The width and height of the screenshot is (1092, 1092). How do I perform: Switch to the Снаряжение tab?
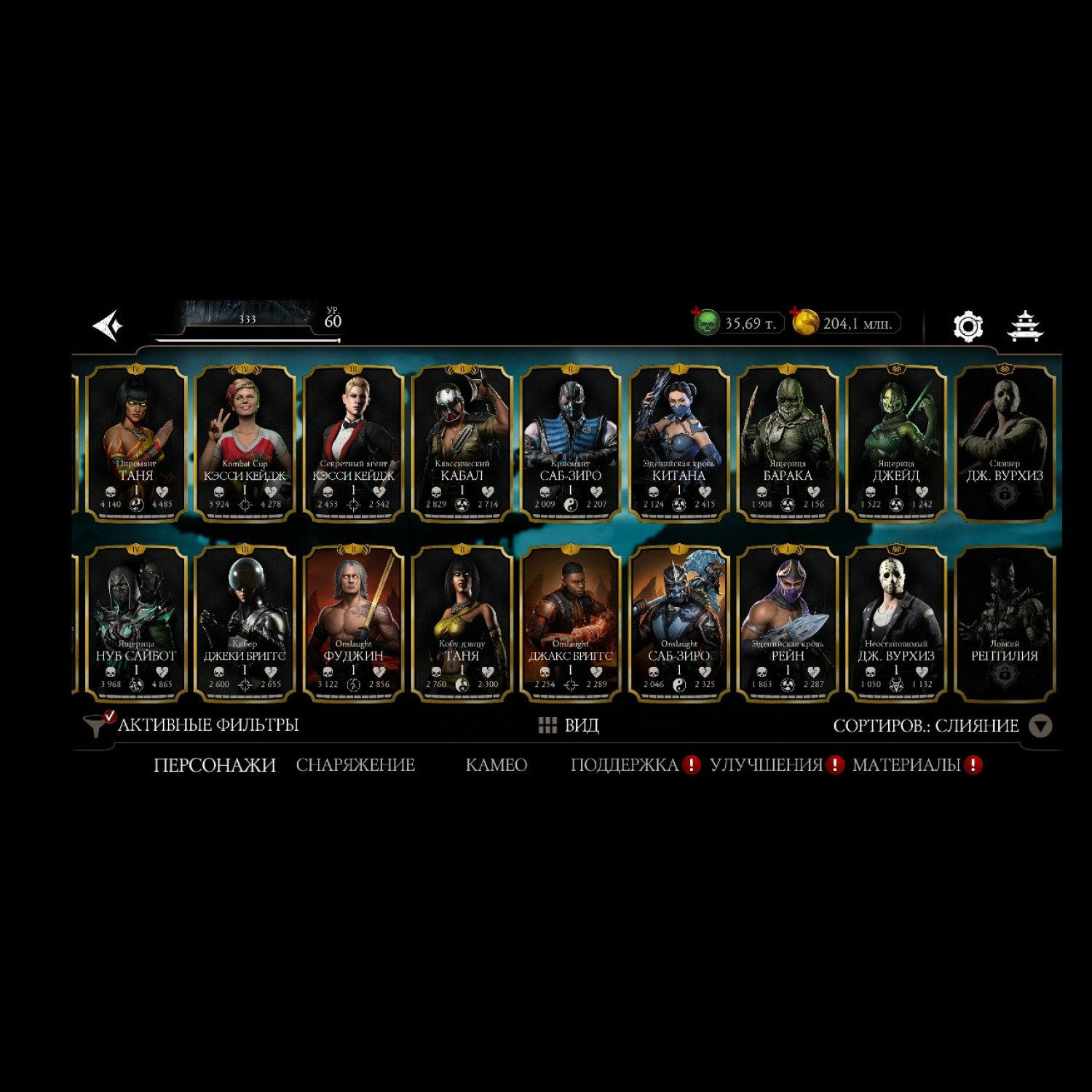coord(355,765)
